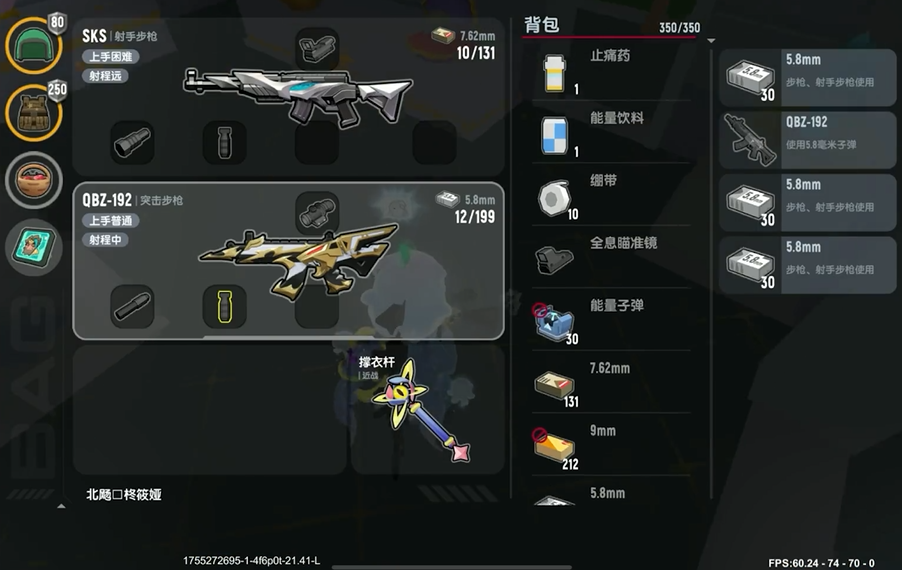Select the 能量子弹 energy ammo
Image resolution: width=902 pixels, height=570 pixels.
612,321
